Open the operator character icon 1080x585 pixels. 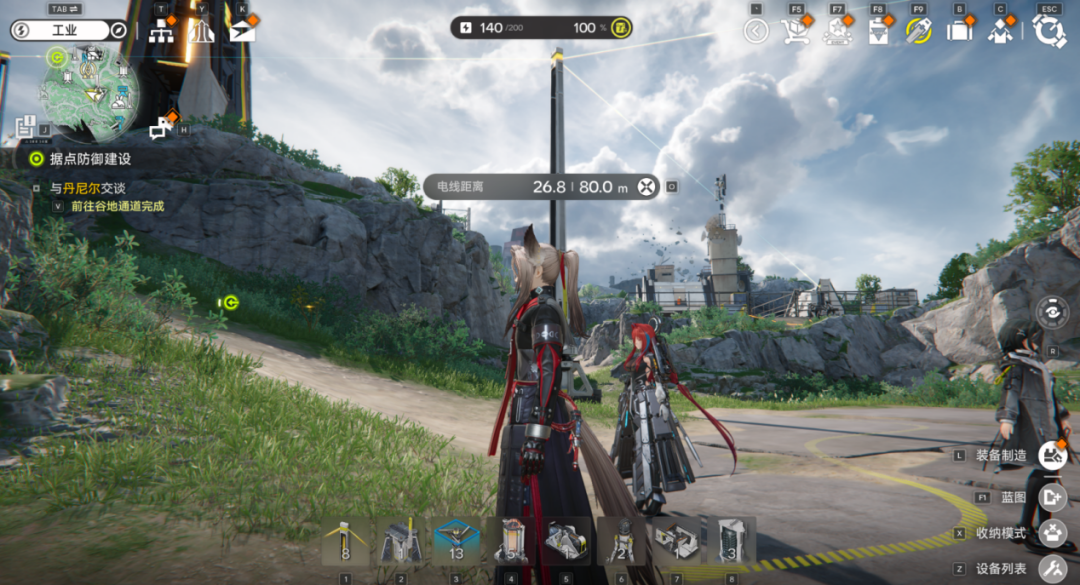999,31
